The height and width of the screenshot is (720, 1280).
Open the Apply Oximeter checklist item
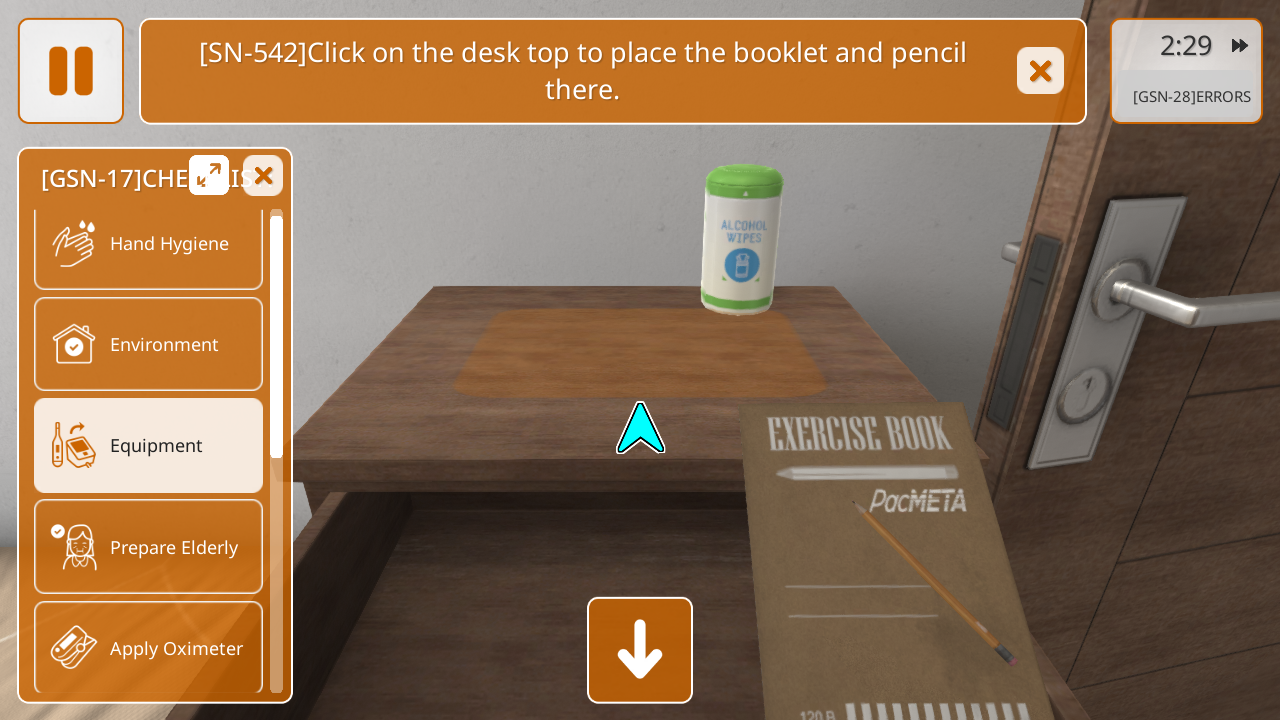point(149,648)
